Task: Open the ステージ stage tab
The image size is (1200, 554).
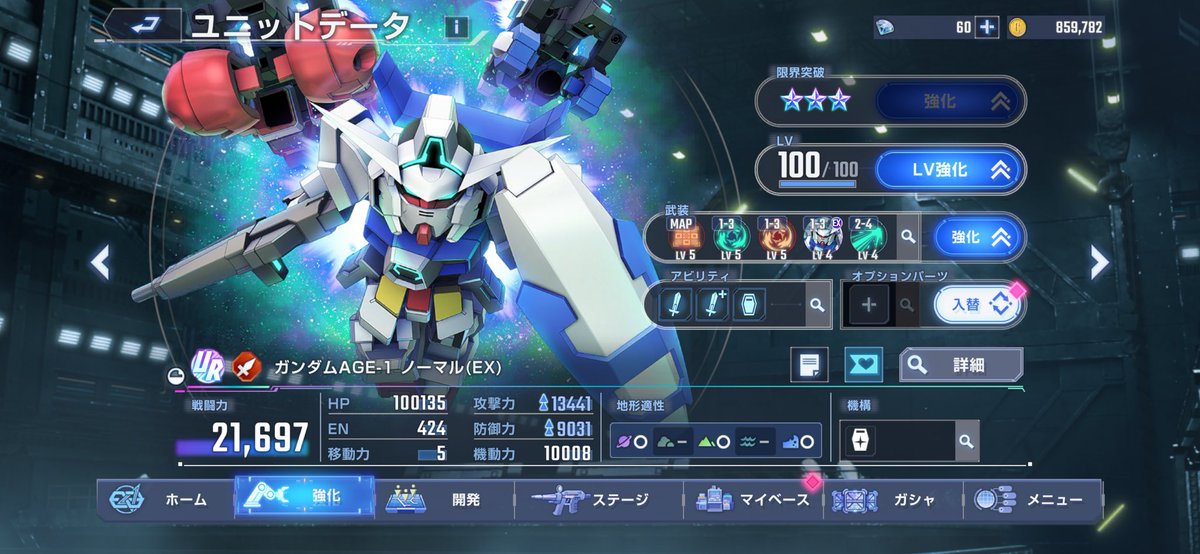Action: coord(600,499)
